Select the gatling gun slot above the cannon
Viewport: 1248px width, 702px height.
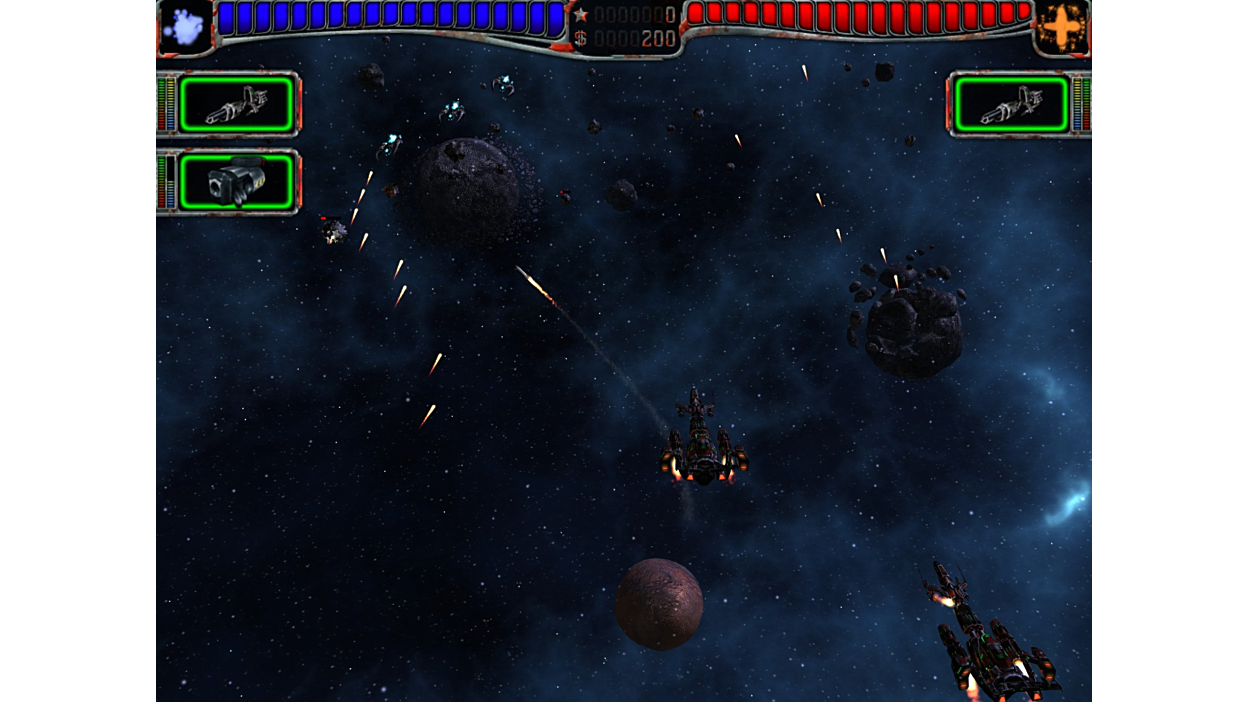coord(236,104)
